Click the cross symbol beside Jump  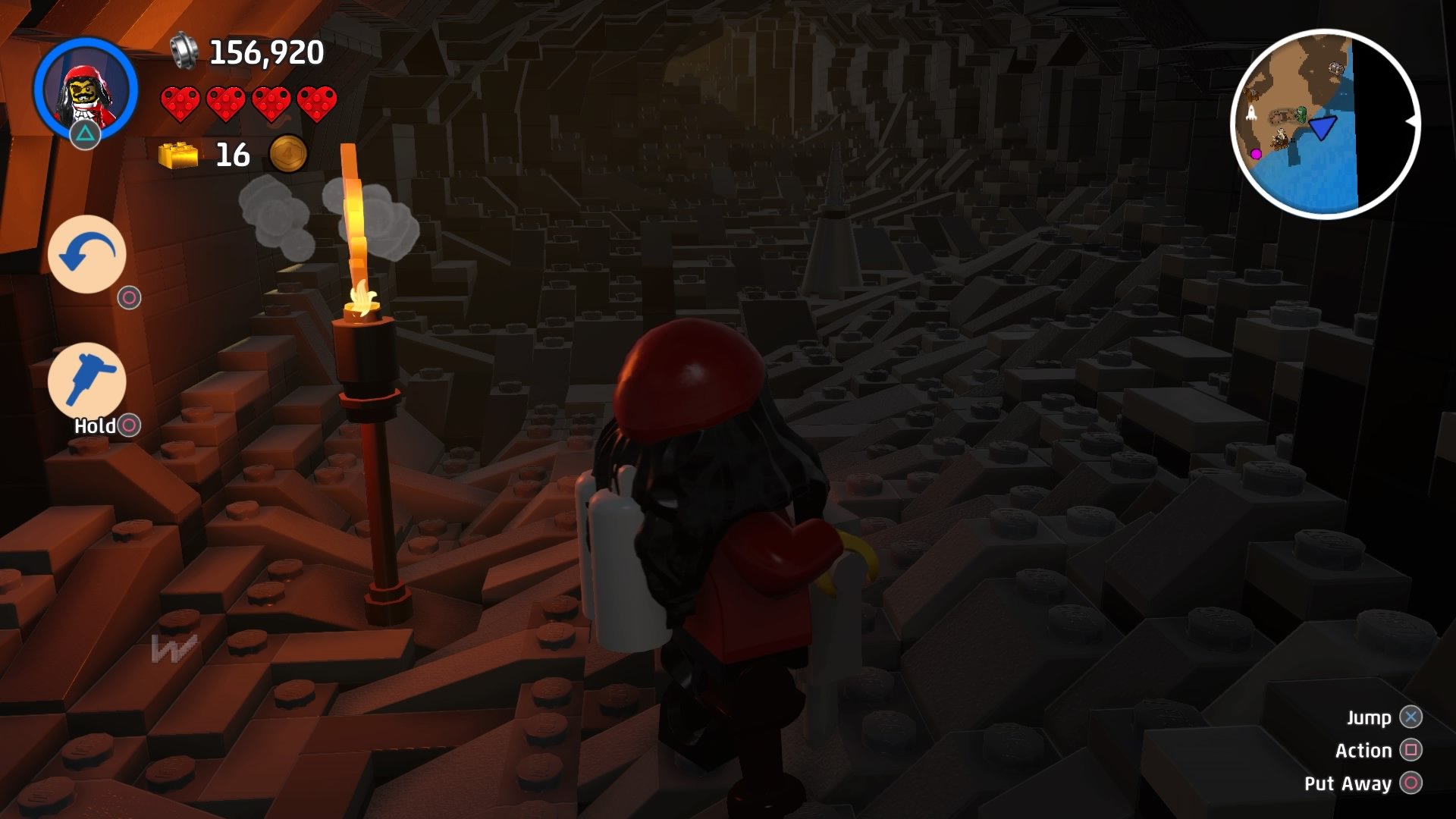[1410, 716]
